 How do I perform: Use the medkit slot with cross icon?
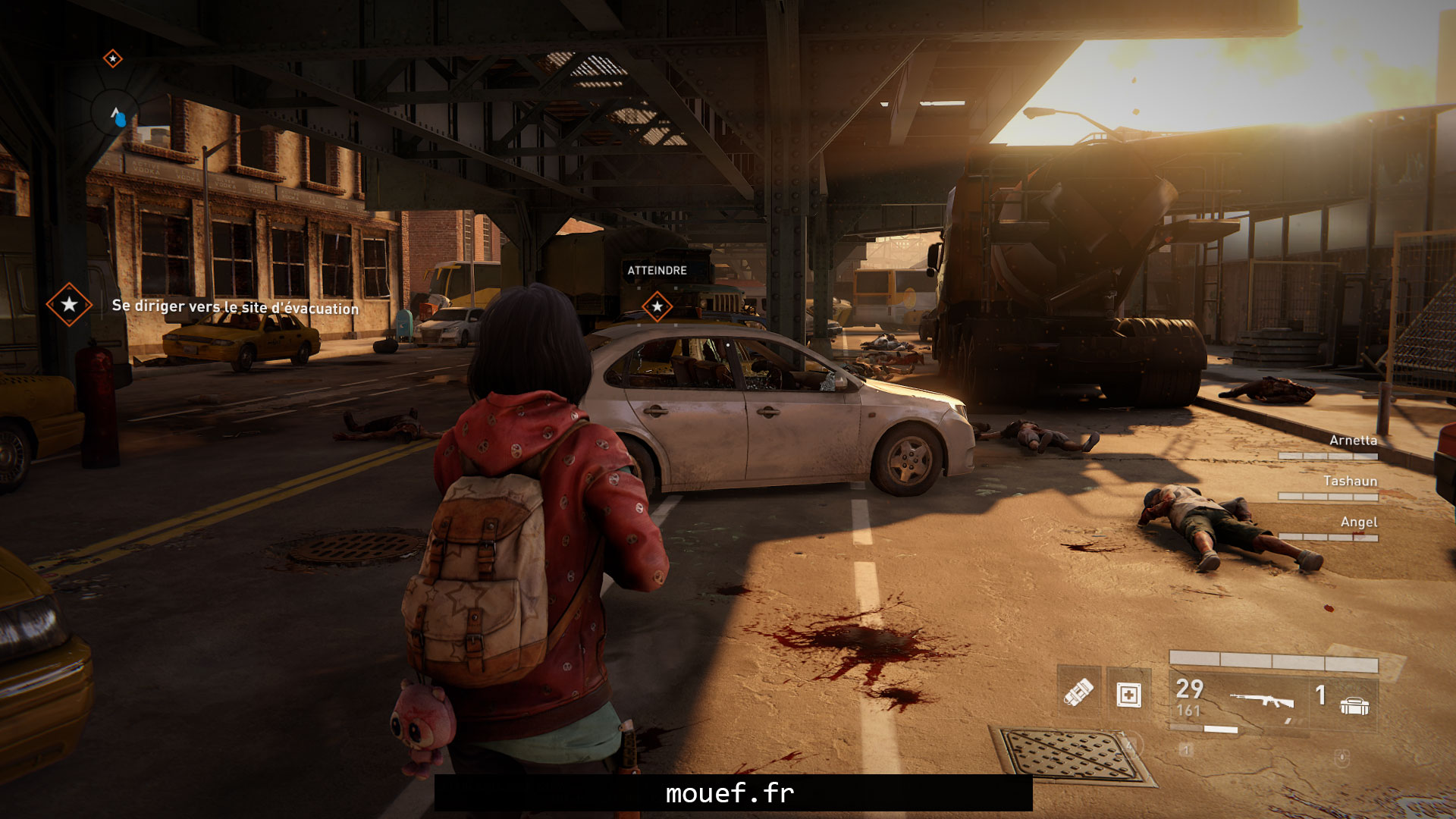click(x=1128, y=694)
